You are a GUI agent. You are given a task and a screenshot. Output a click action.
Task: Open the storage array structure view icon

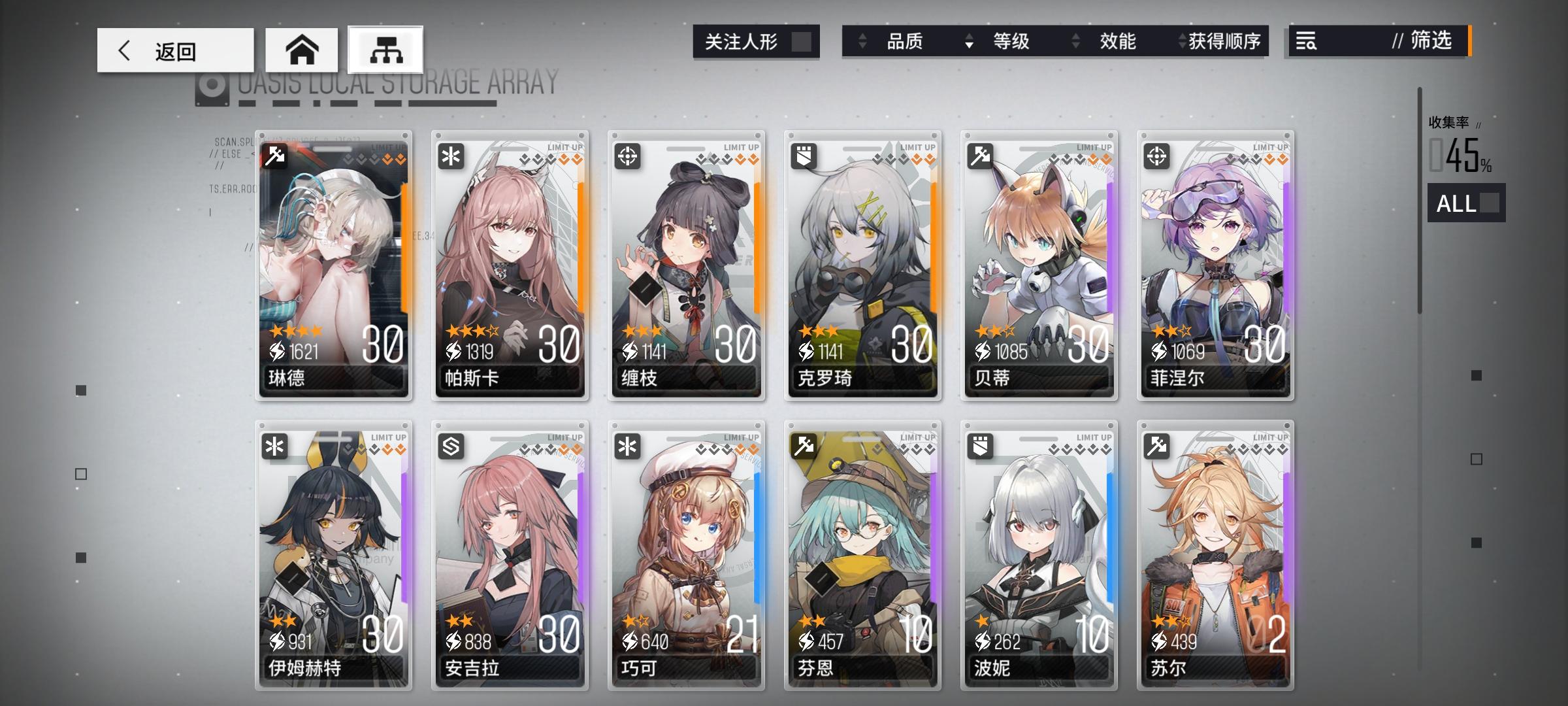pos(385,49)
